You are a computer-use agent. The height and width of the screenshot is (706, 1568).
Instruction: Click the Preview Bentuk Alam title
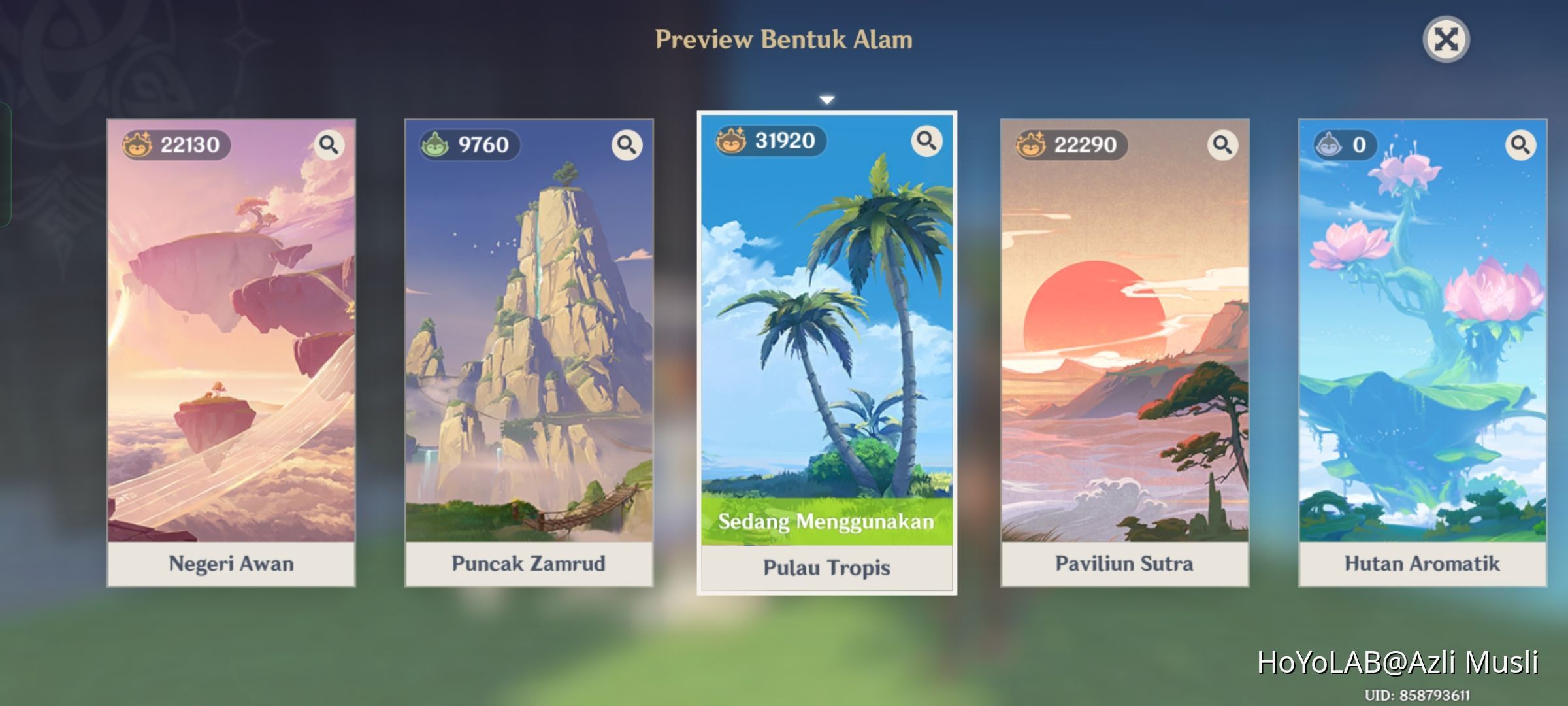point(784,39)
